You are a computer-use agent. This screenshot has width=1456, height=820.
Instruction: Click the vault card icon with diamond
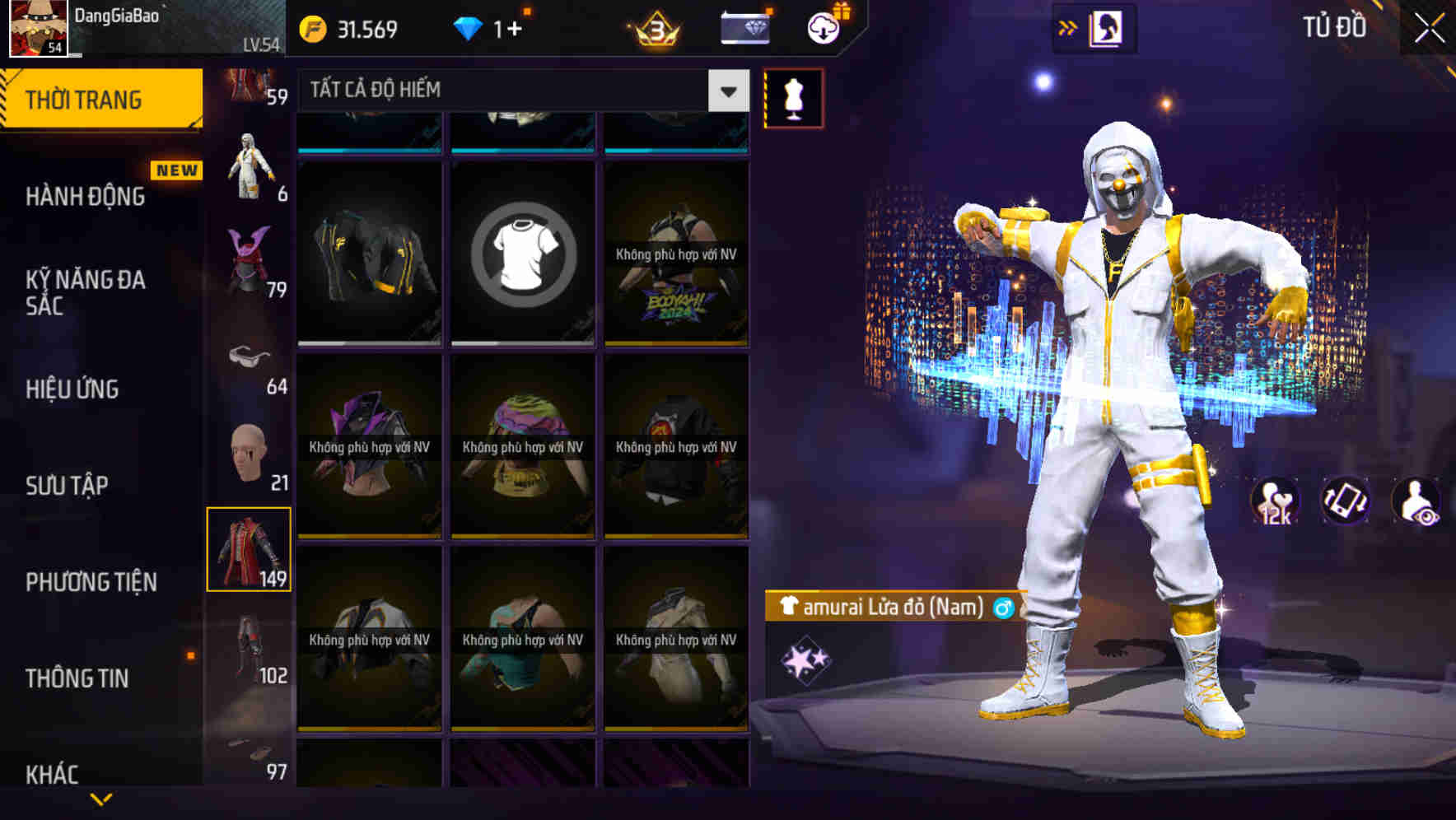(x=744, y=27)
